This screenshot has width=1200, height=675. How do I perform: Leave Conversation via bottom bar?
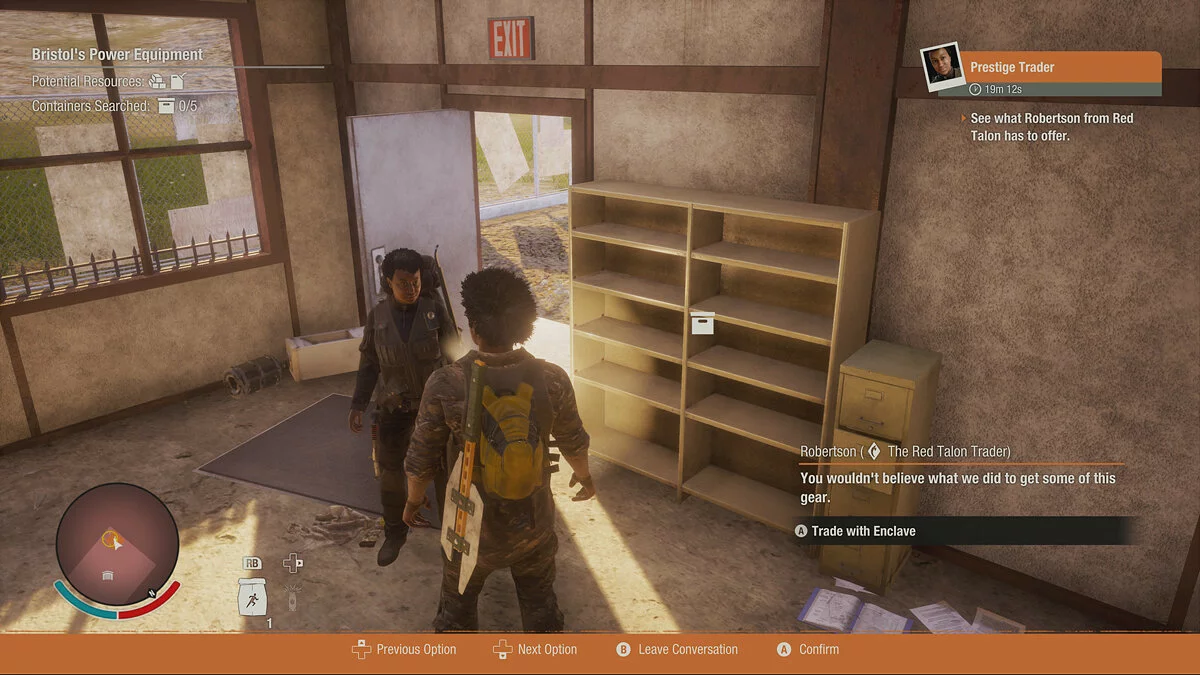tap(677, 649)
